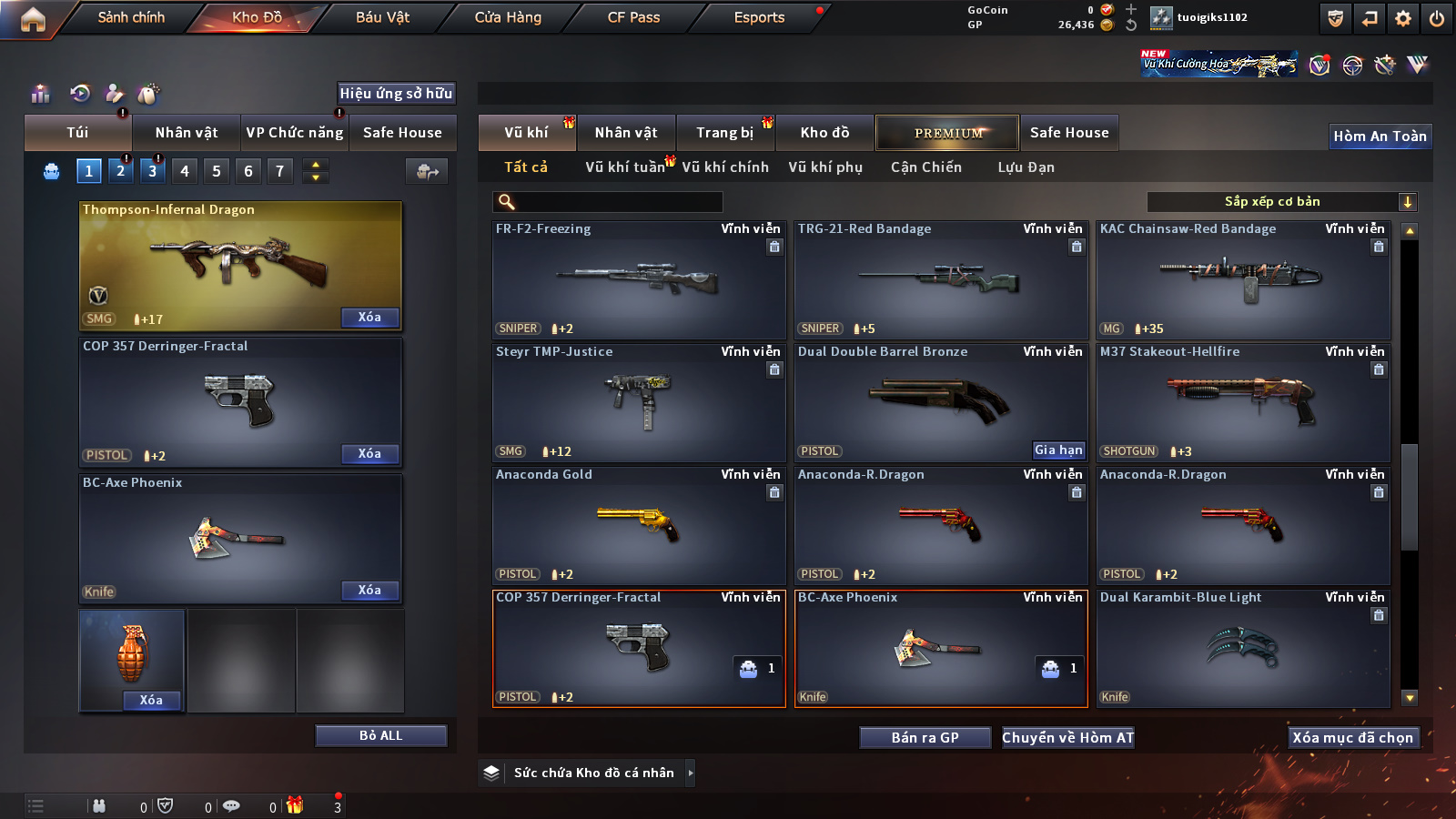Image resolution: width=1456 pixels, height=819 pixels.
Task: Extend the Dual Double Barrel with Gia hạn
Action: point(1058,450)
